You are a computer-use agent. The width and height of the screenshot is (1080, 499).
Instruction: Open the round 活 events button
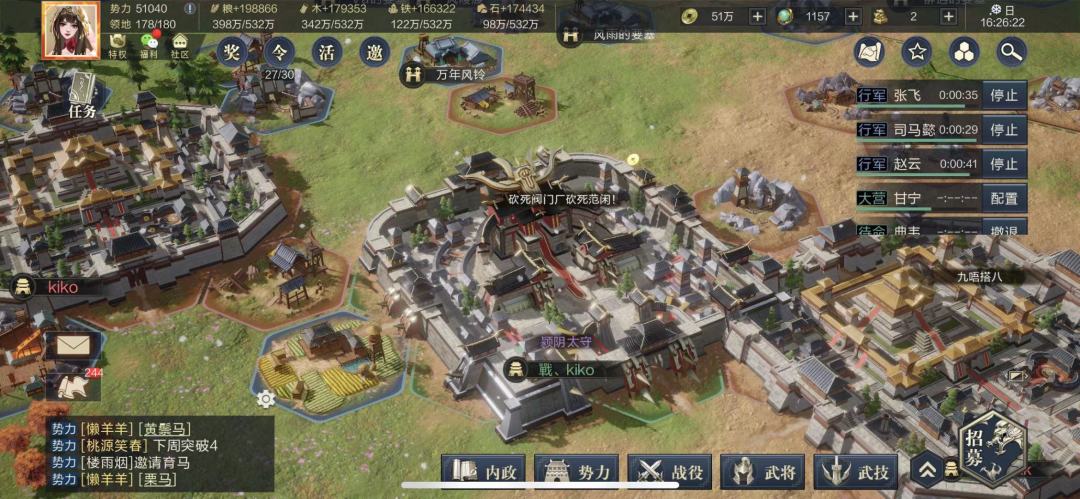(x=327, y=52)
